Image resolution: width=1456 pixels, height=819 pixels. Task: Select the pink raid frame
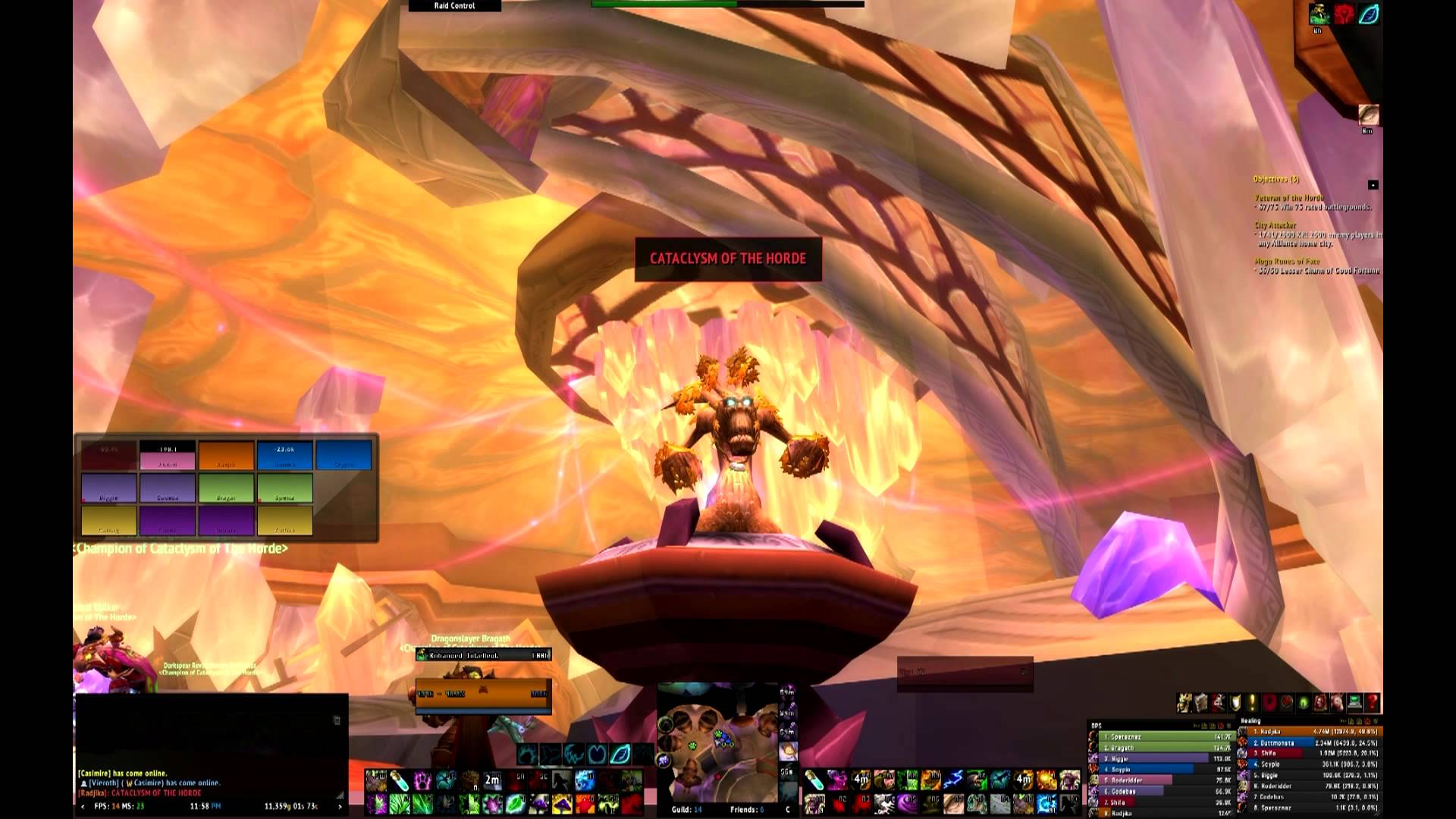[x=168, y=461]
